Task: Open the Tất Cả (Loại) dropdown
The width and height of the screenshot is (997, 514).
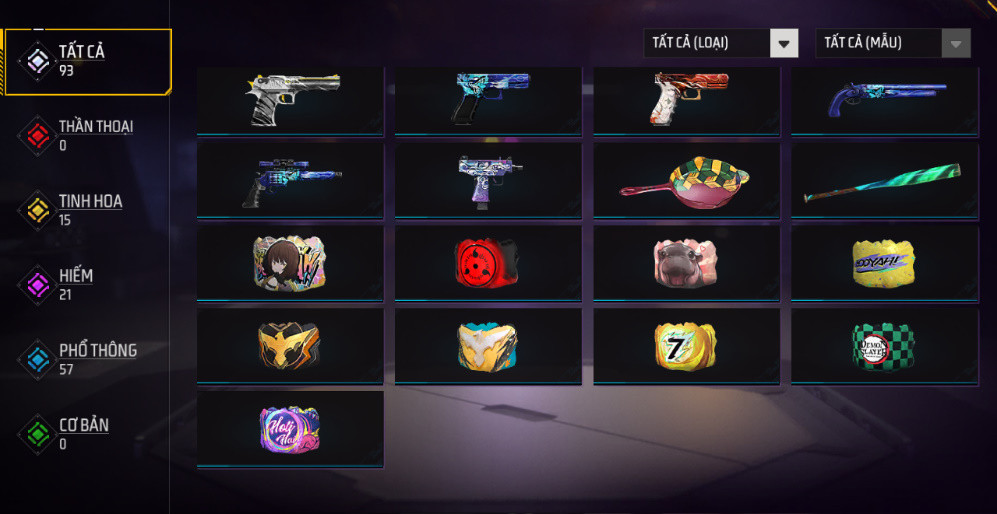Action: coord(720,43)
